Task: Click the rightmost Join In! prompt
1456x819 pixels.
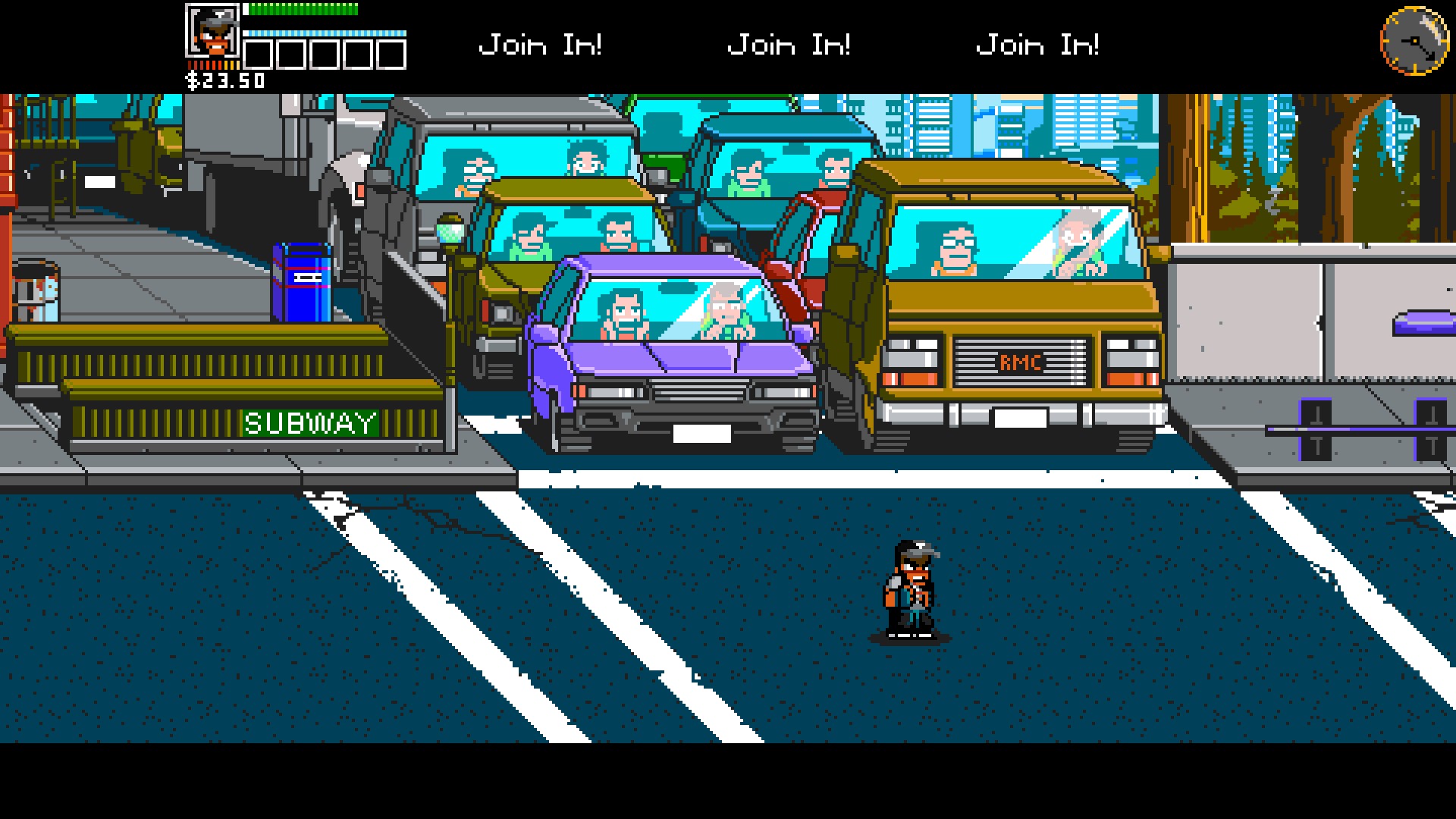Action: pos(1039,44)
